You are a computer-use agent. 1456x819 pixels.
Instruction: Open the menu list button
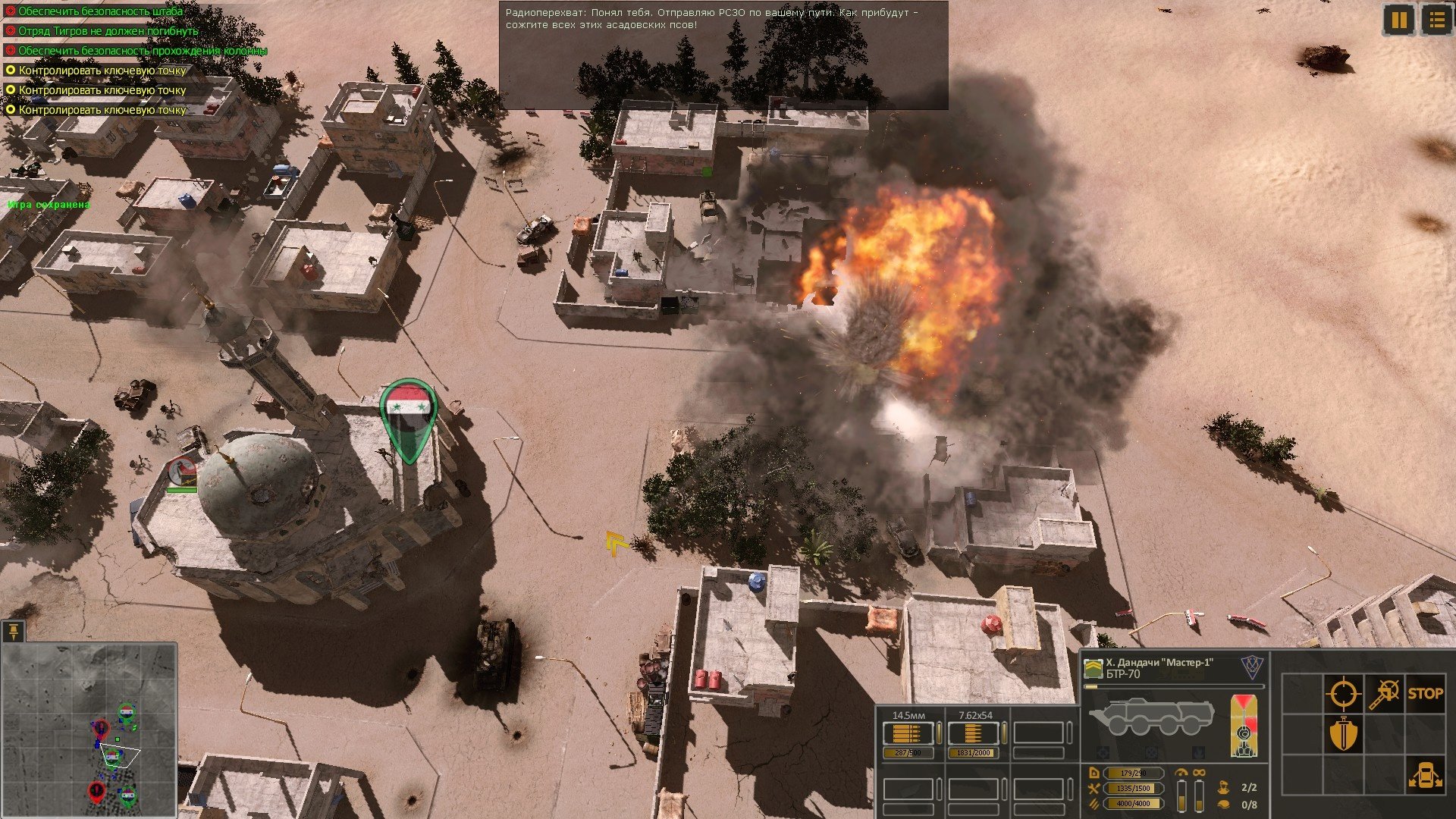click(1436, 20)
